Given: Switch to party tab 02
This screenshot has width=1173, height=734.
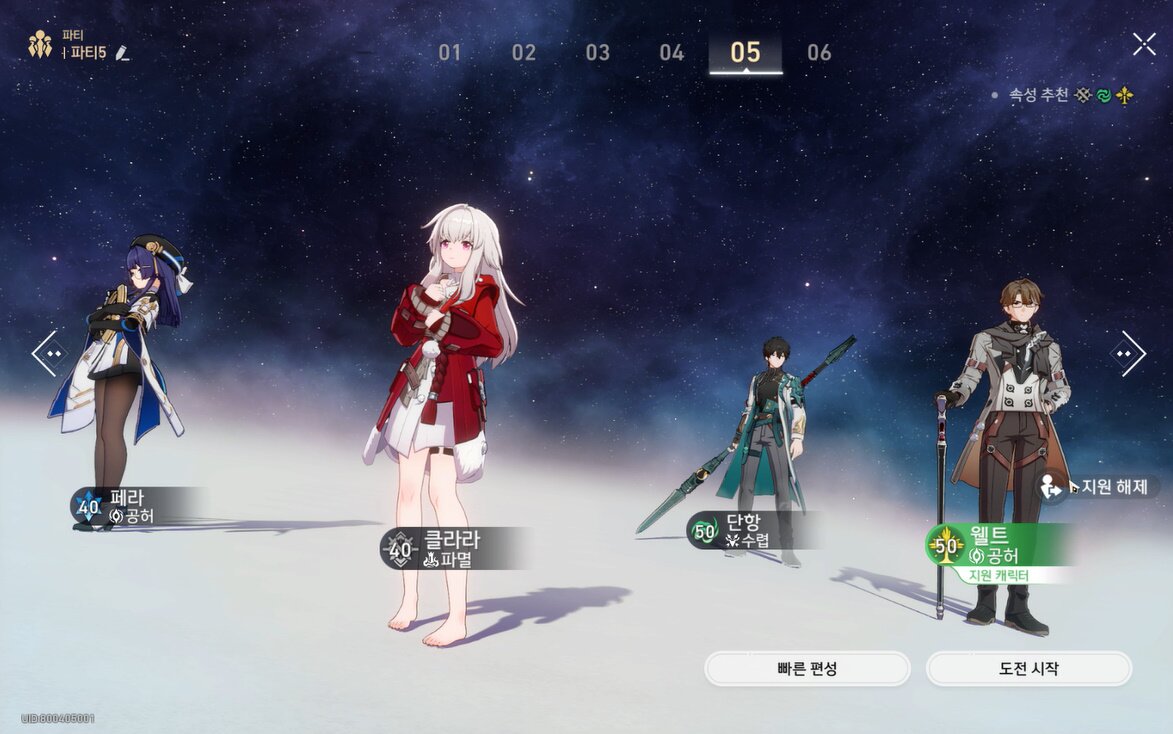Looking at the screenshot, I should coord(524,53).
